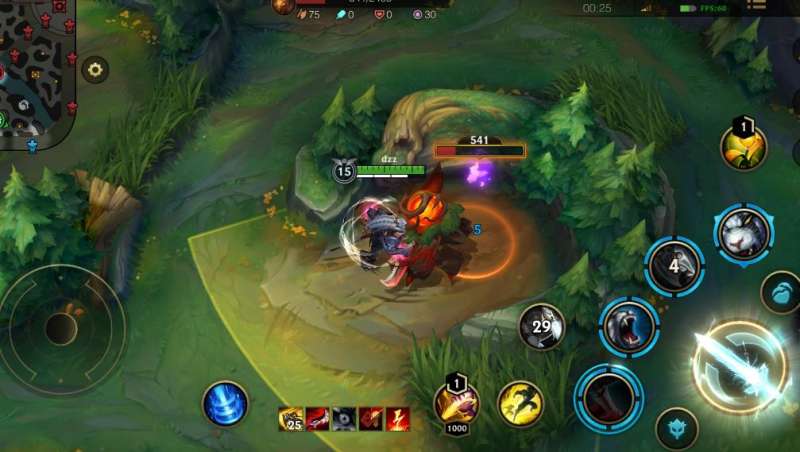Tap the small blue target-lock button
Image resolution: width=800 pixels, height=452 pixels.
(x=676, y=427)
